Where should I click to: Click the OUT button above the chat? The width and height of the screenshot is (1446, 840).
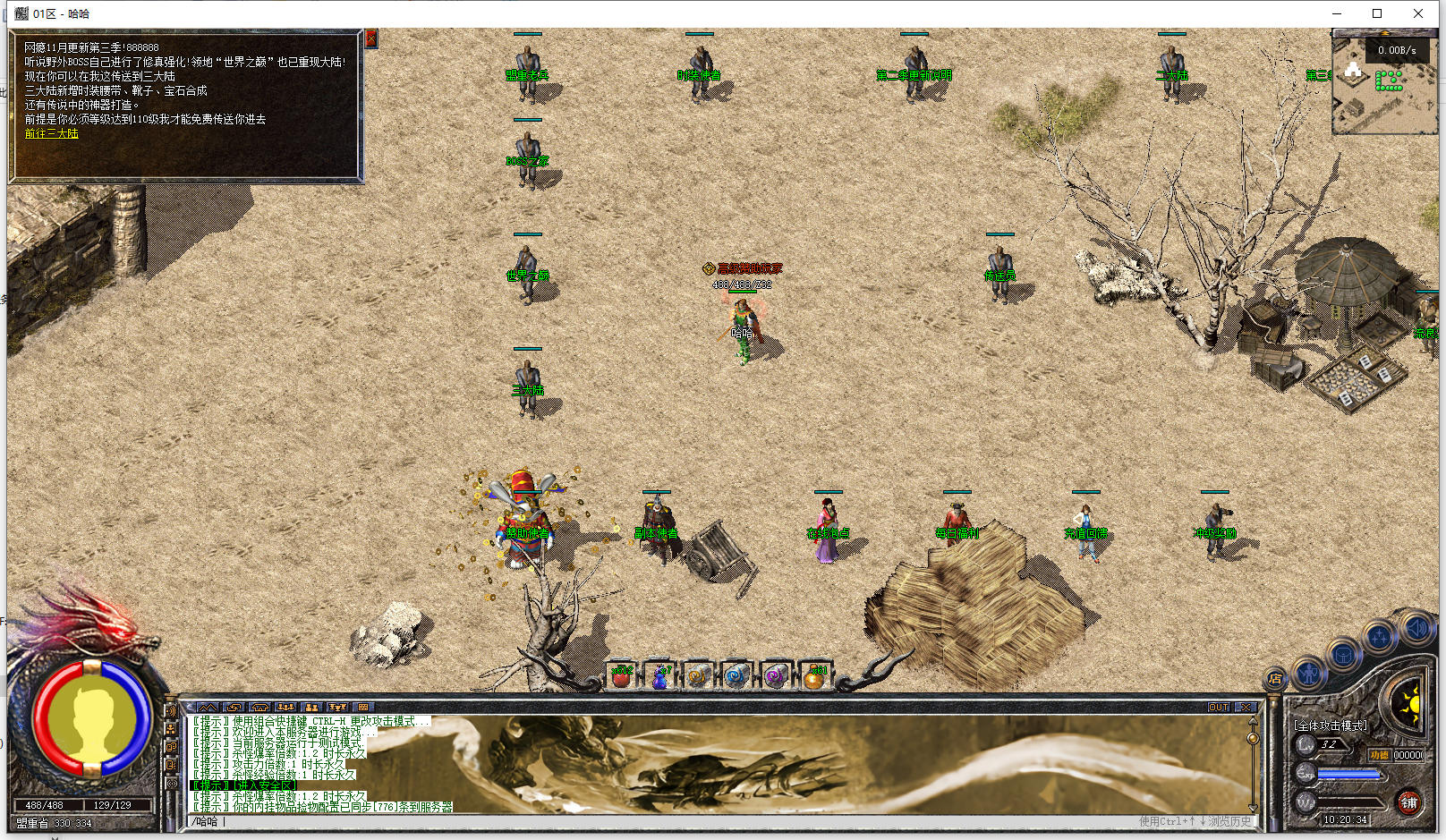pos(1219,707)
